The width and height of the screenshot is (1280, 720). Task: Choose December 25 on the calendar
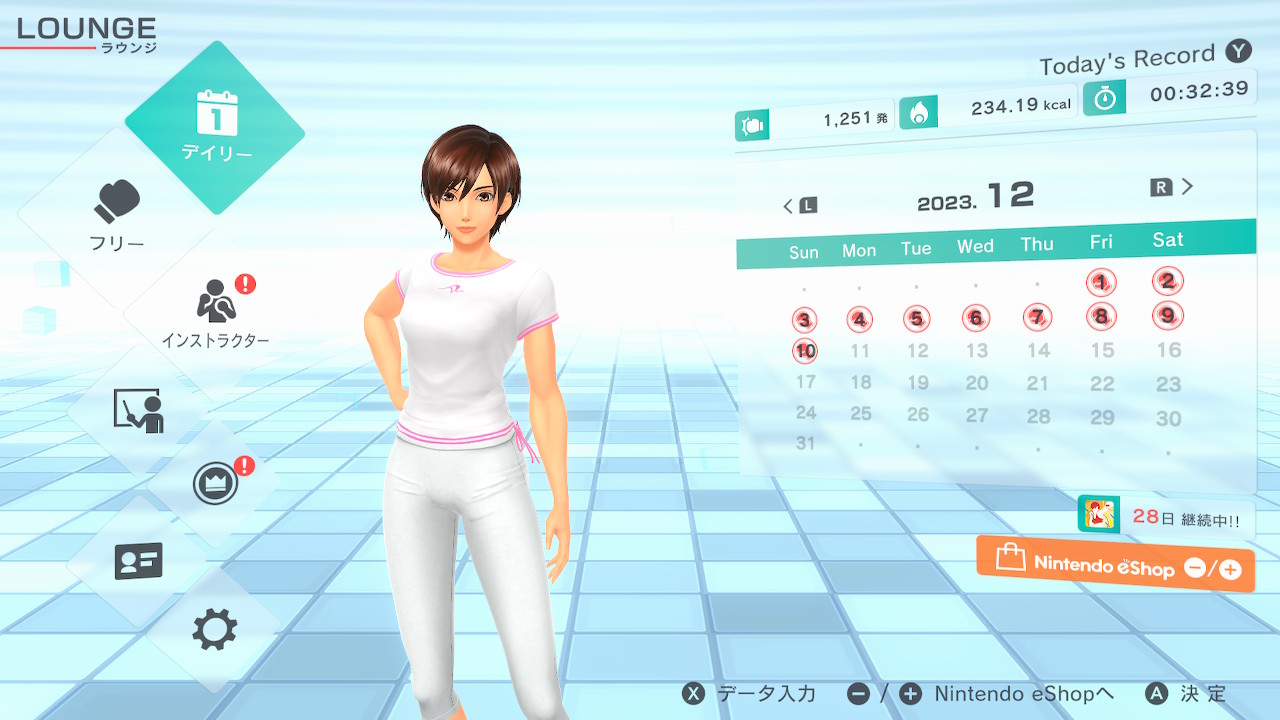point(860,413)
